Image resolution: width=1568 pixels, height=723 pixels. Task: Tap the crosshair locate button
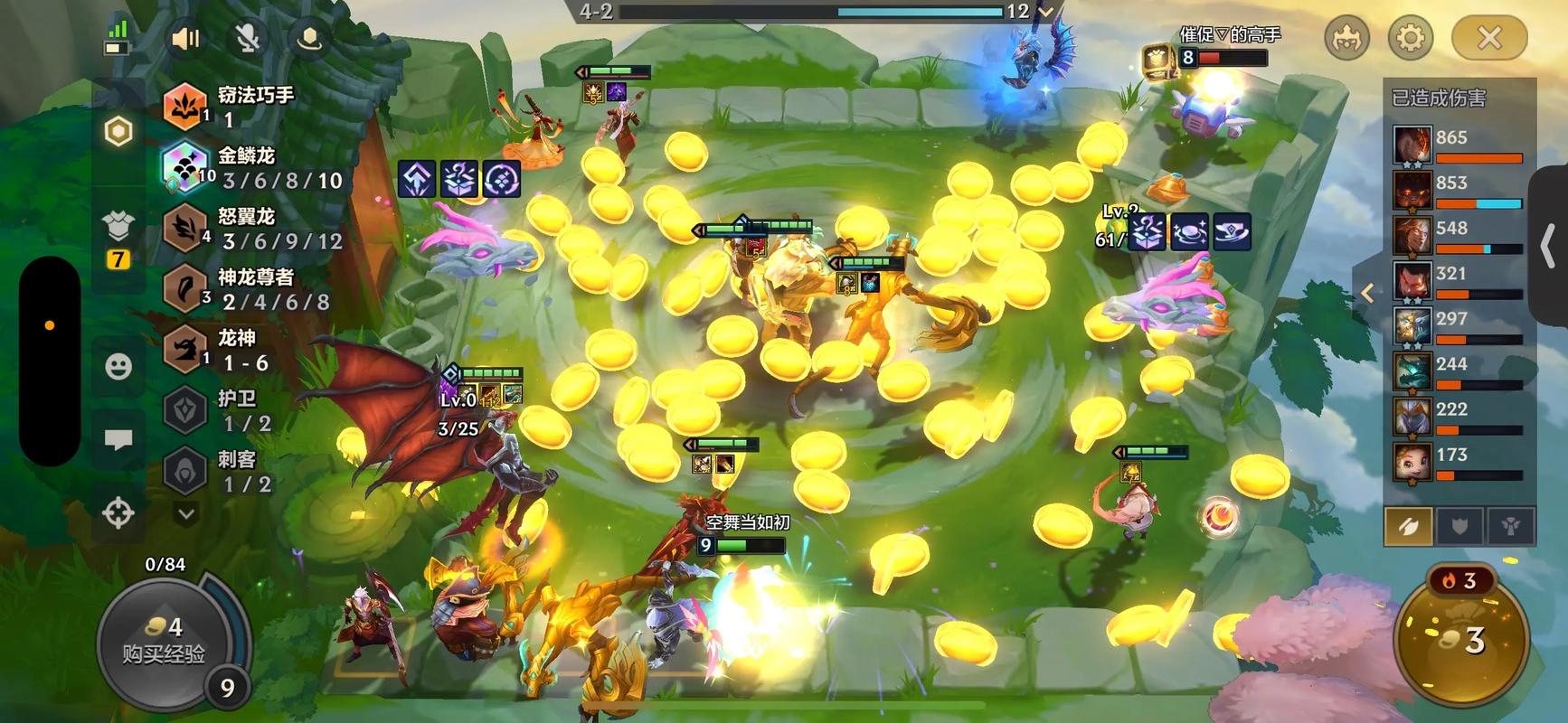pyautogui.click(x=118, y=512)
